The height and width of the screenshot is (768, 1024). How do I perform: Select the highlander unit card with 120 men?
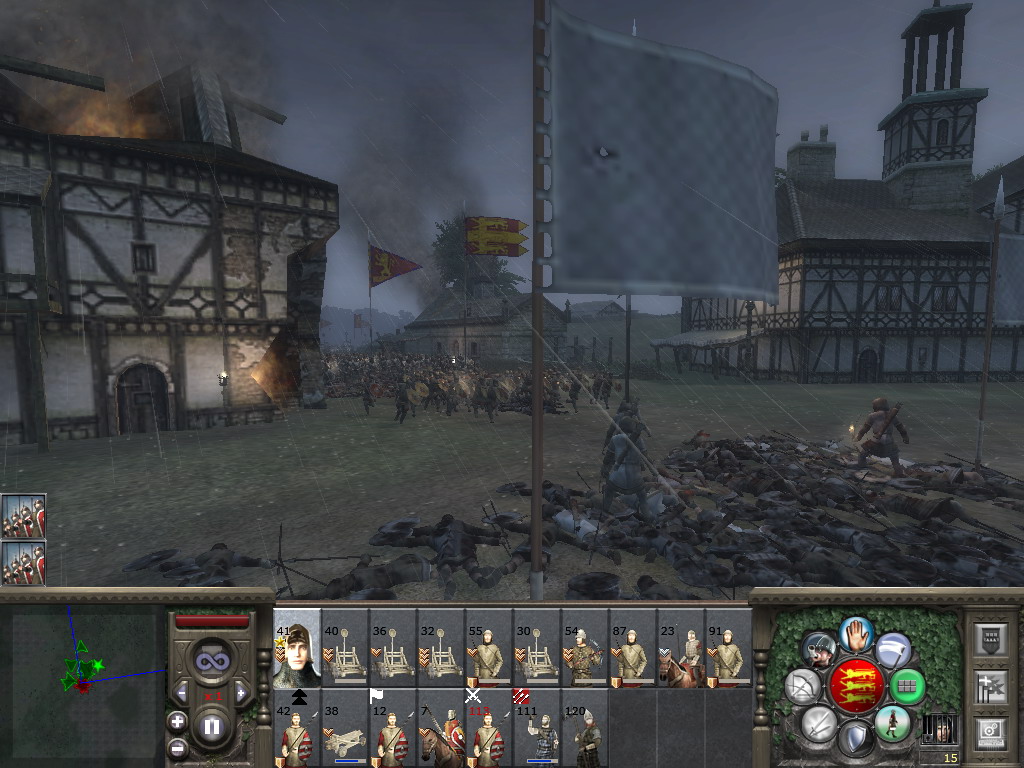point(585,727)
